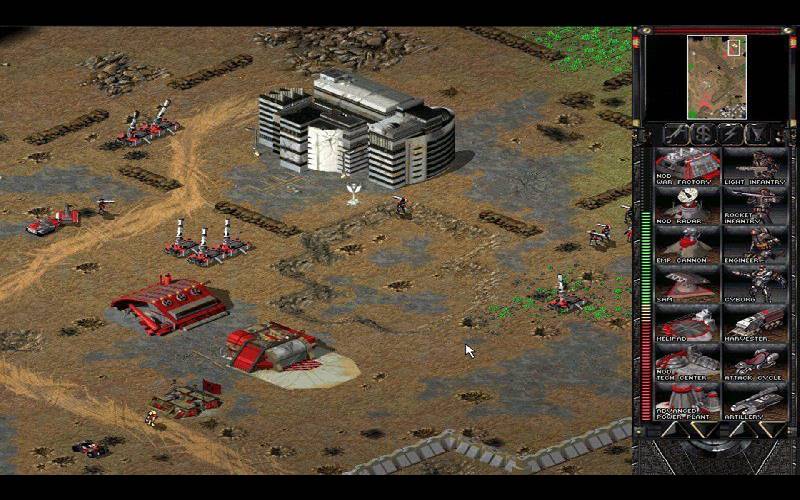Queue an Engineer unit
Screen dimensions: 800x500
point(753,245)
